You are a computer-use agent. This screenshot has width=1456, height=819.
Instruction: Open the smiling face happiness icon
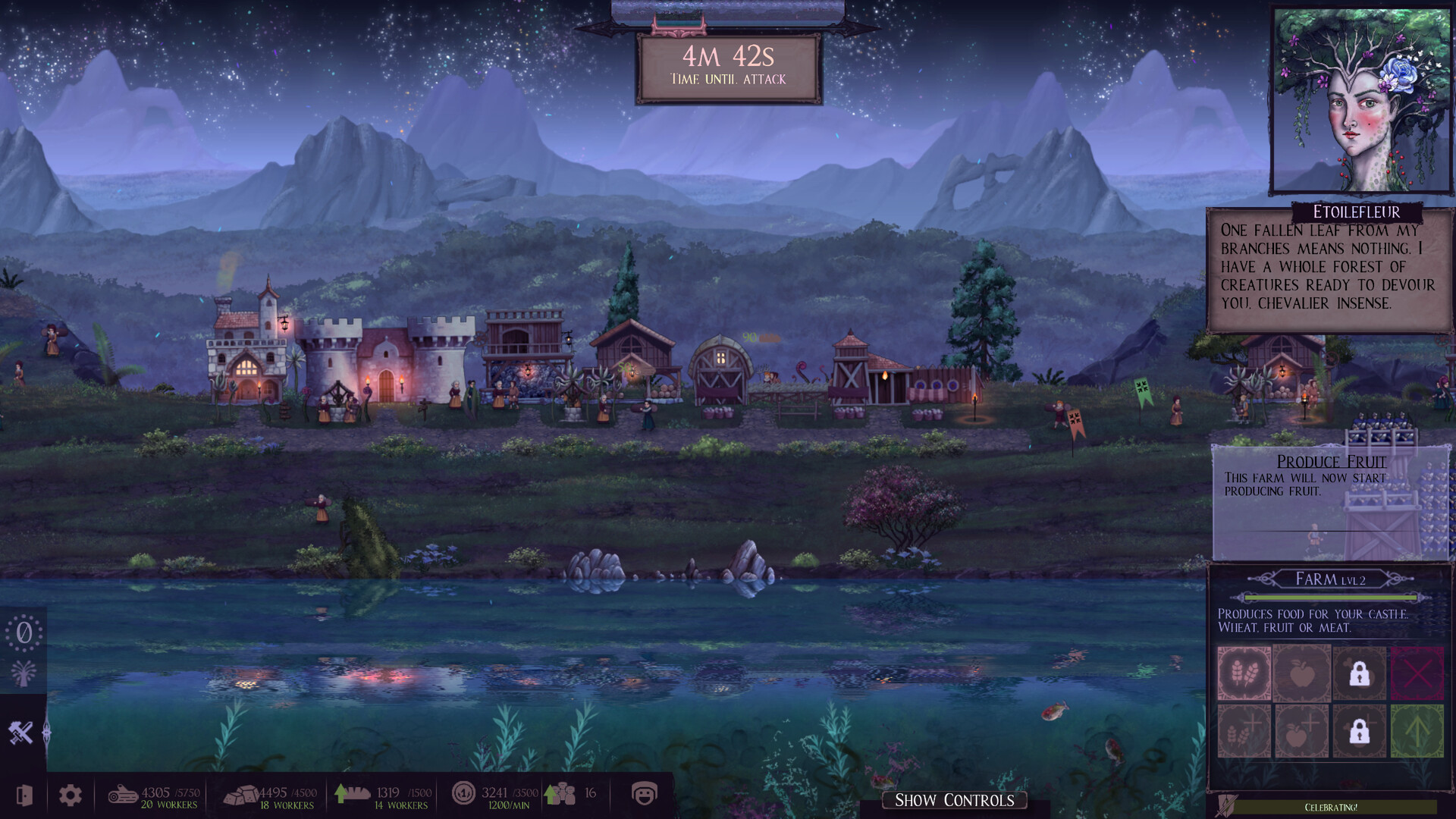point(644,794)
